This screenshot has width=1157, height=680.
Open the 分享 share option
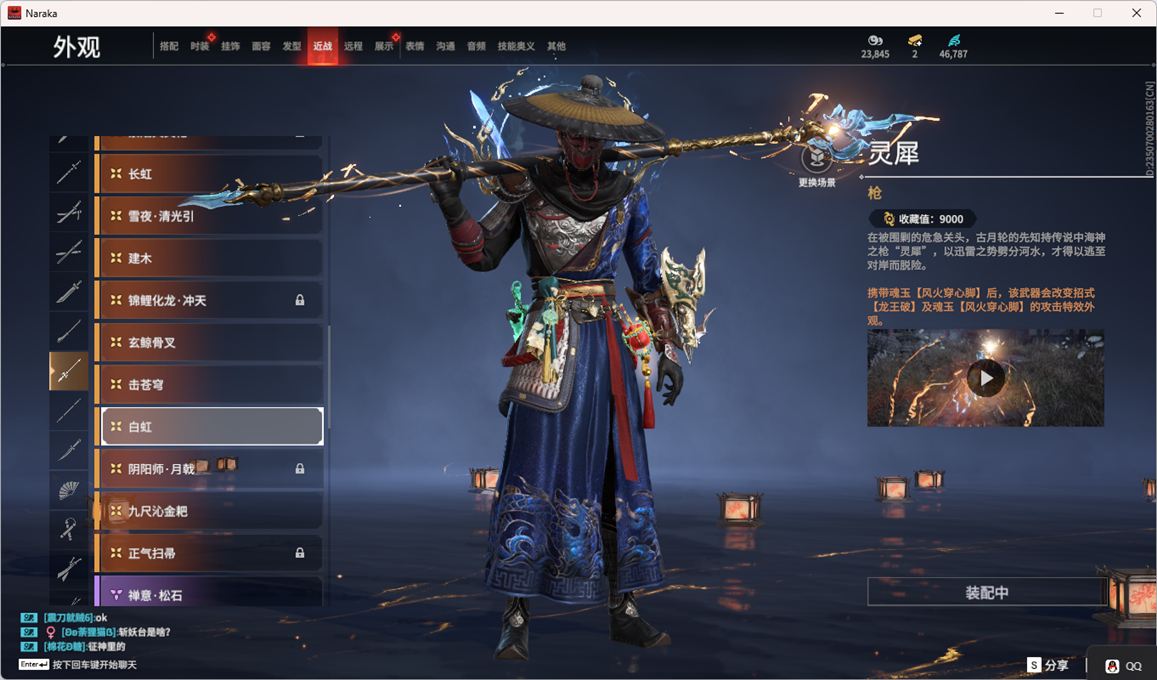(x=1048, y=665)
